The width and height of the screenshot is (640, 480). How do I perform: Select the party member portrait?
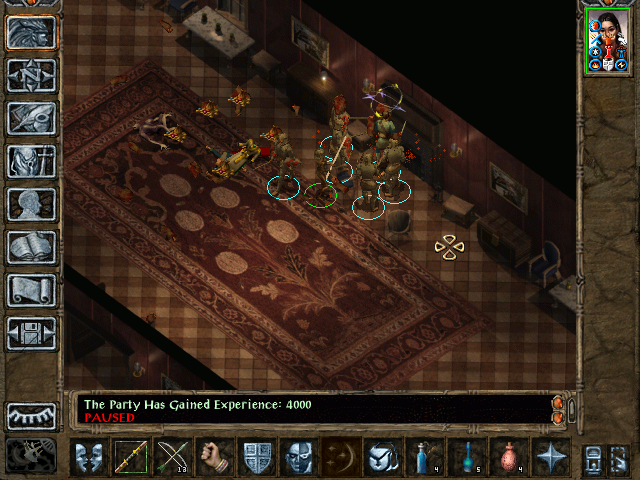click(x=608, y=40)
